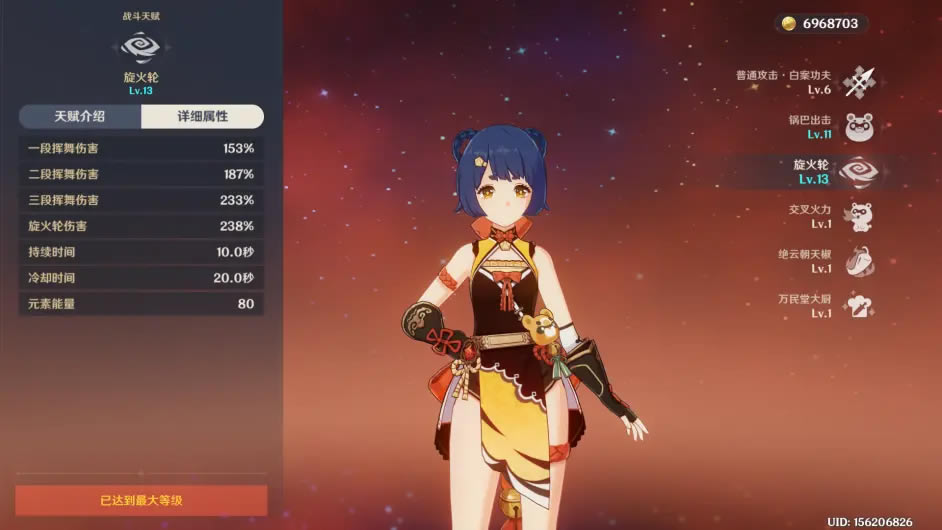The height and width of the screenshot is (530, 942).
Task: Switch to the 天赋介绍 tab
Action: (80, 117)
